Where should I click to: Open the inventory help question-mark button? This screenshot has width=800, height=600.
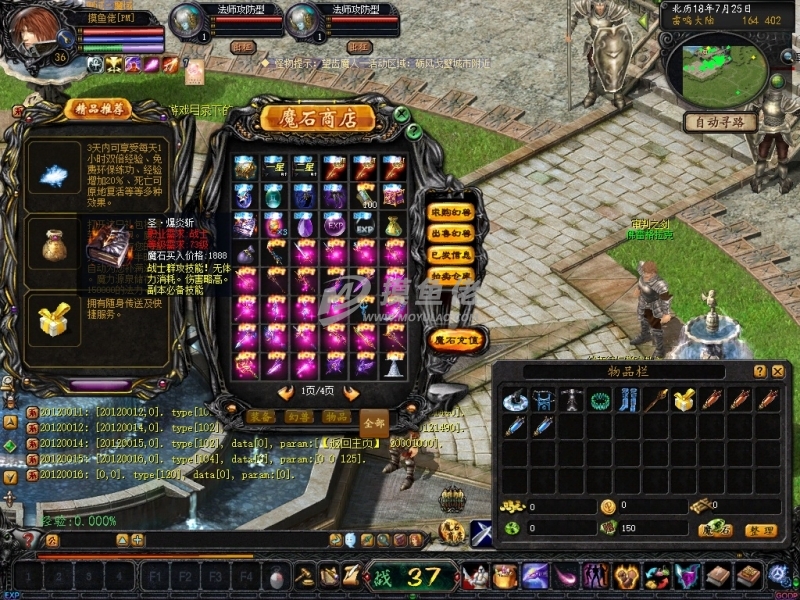757,371
